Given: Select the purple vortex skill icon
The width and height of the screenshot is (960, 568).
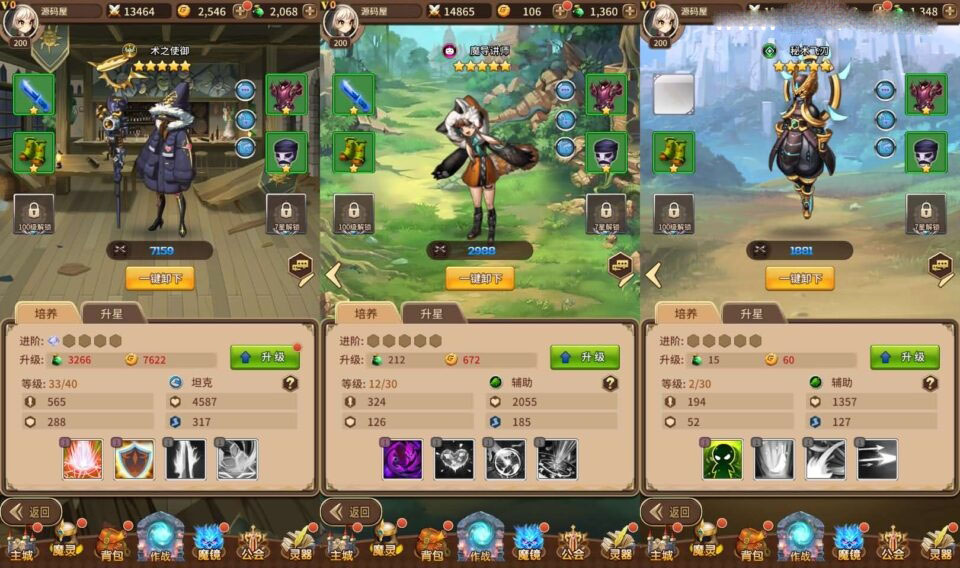Looking at the screenshot, I should pos(402,459).
